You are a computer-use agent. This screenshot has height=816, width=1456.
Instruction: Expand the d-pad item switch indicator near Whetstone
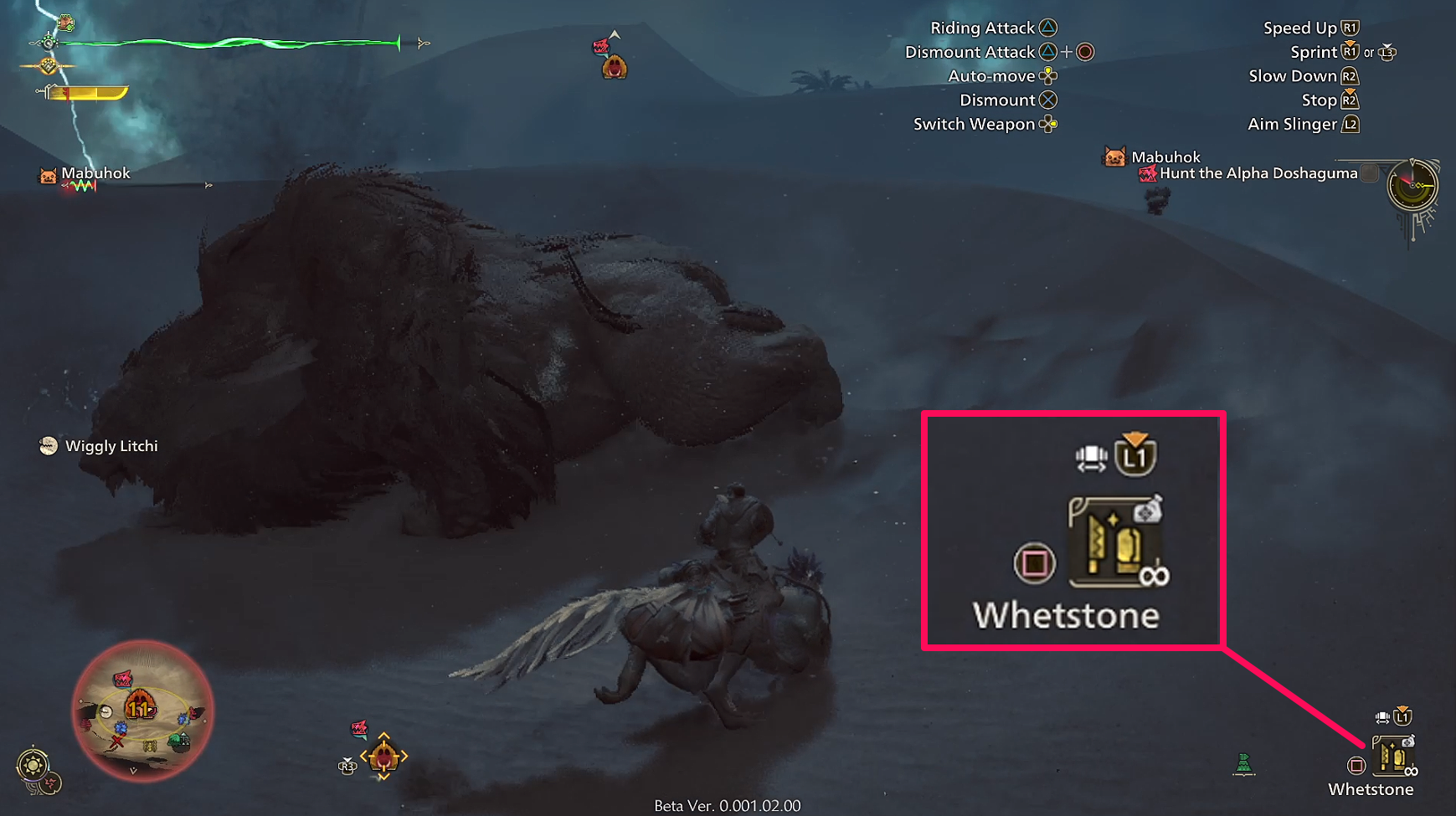click(1381, 716)
